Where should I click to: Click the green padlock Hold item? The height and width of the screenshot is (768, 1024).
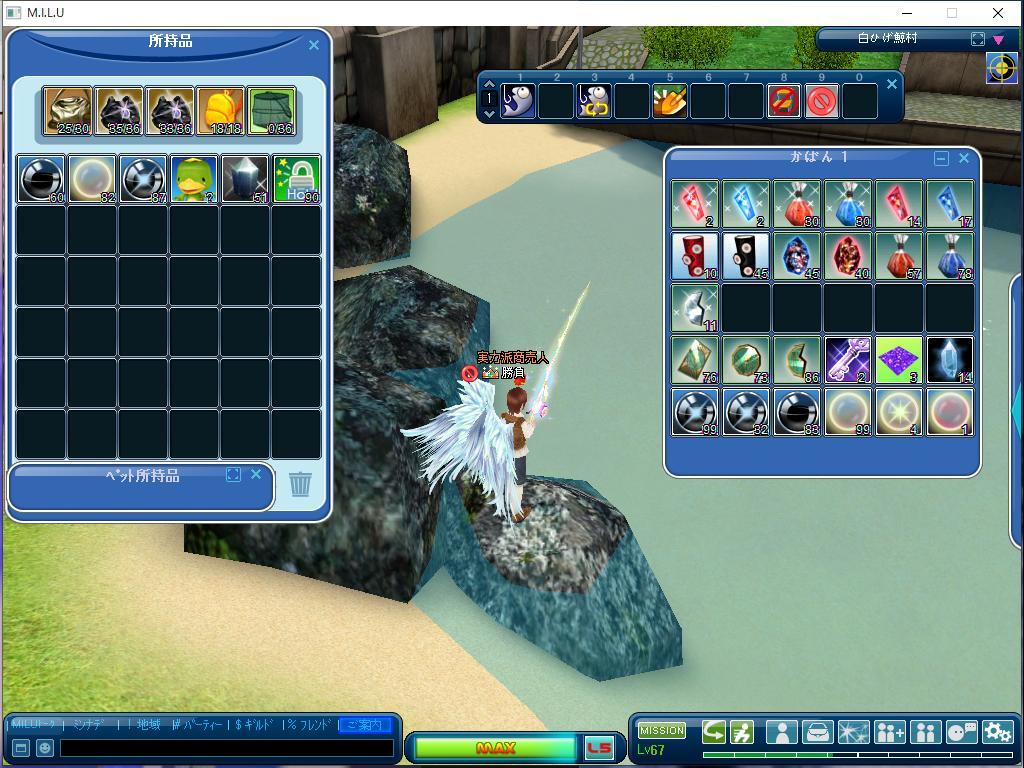point(297,179)
